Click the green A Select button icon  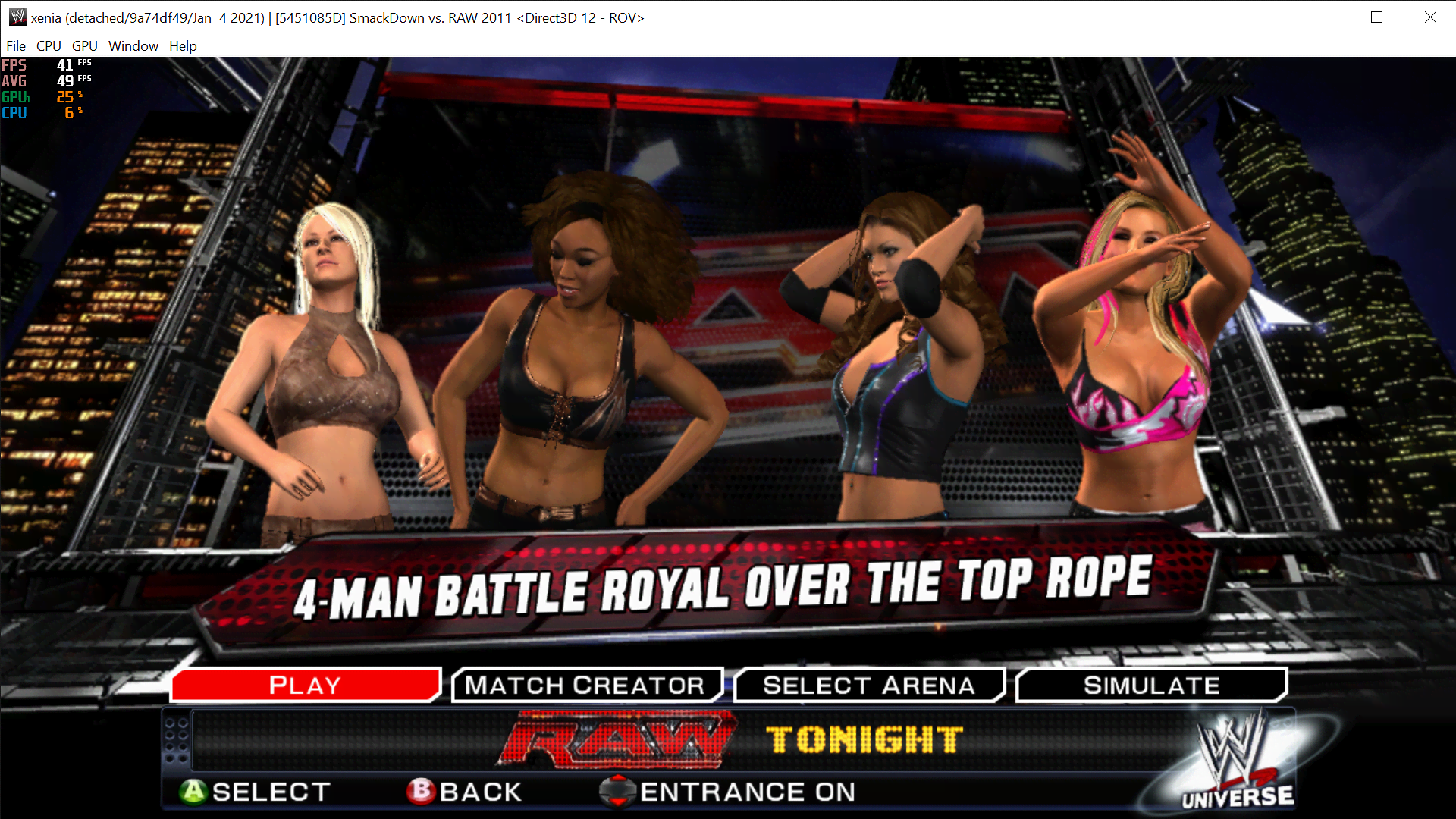point(194,791)
